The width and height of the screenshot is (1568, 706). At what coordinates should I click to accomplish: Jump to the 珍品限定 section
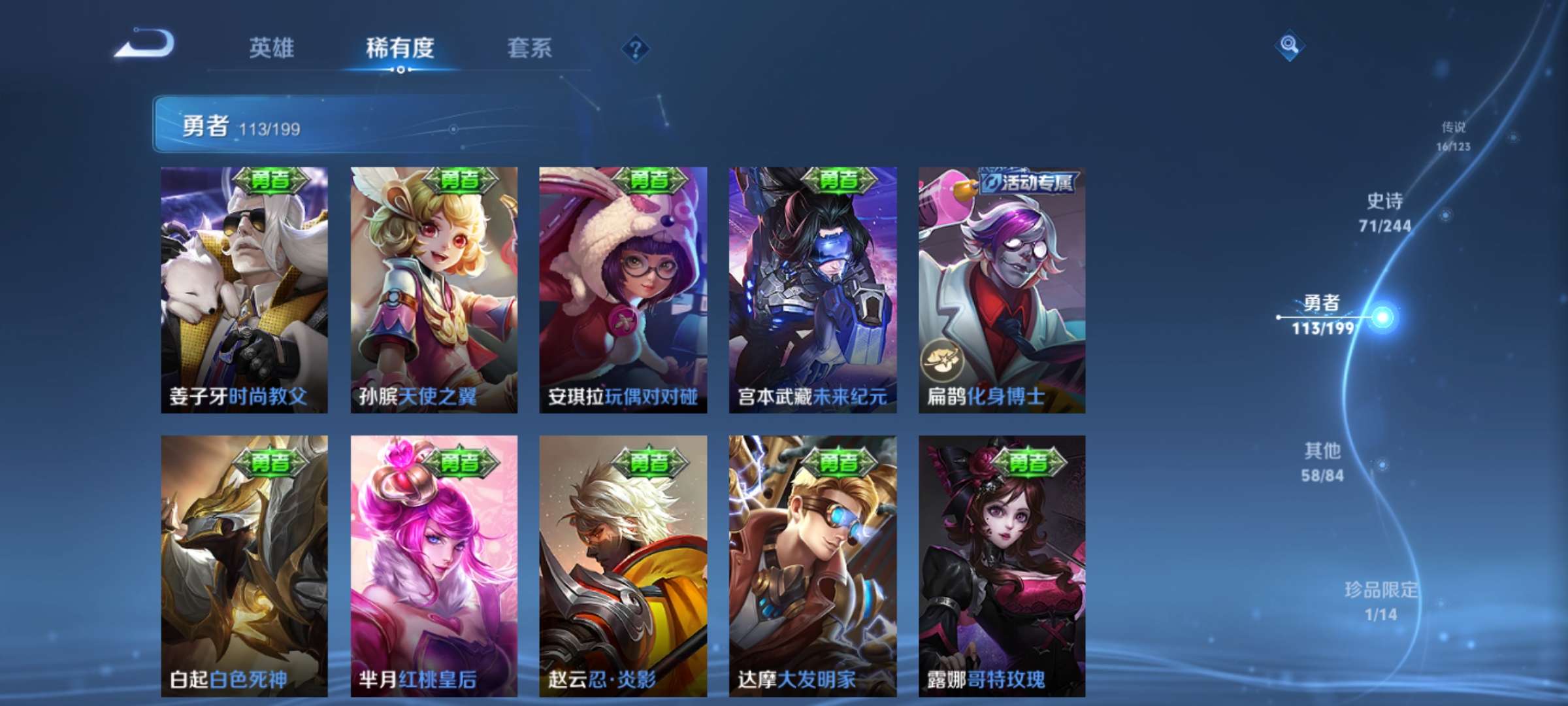point(1380,601)
